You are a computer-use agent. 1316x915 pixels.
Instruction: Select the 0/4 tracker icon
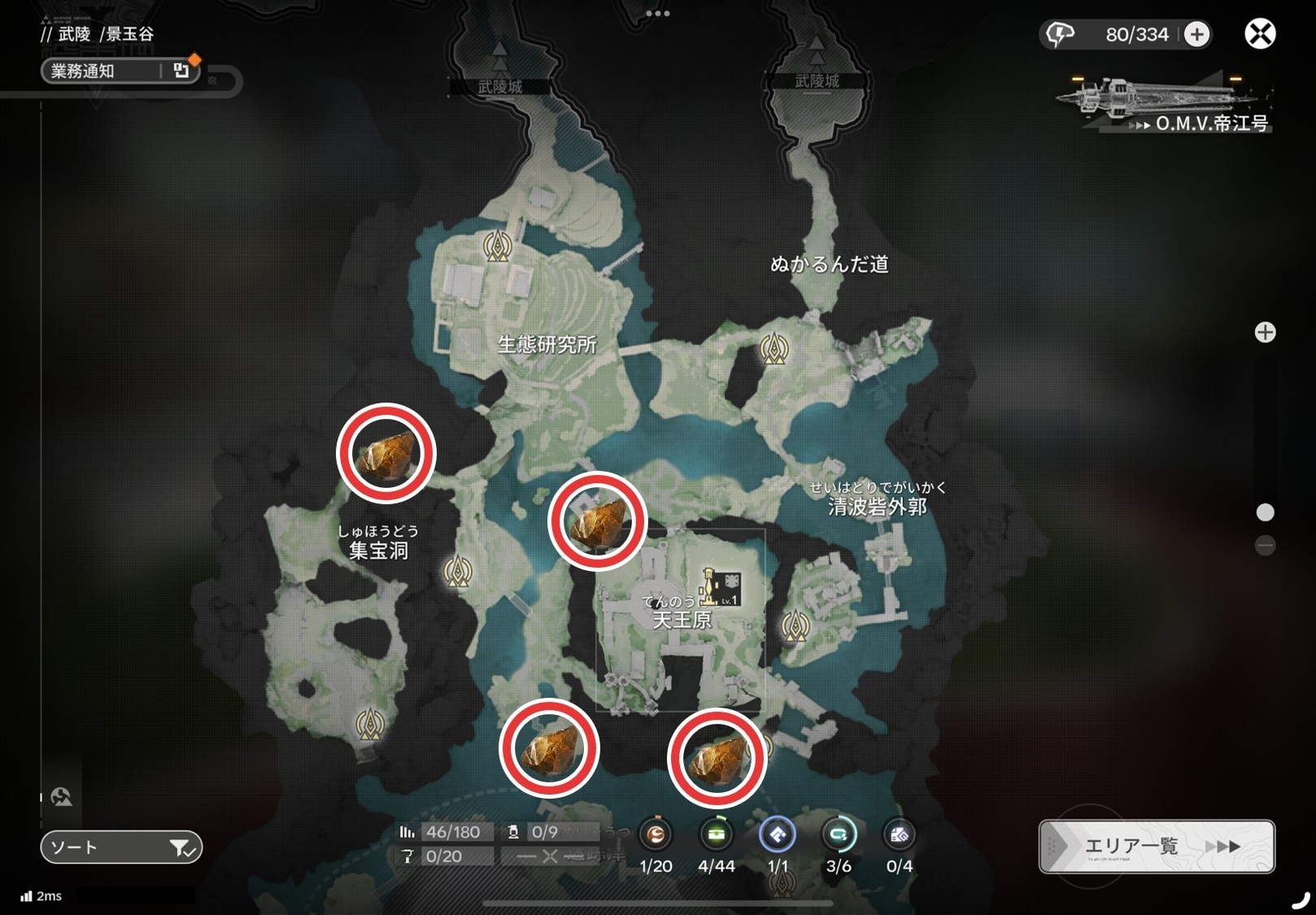[x=899, y=834]
